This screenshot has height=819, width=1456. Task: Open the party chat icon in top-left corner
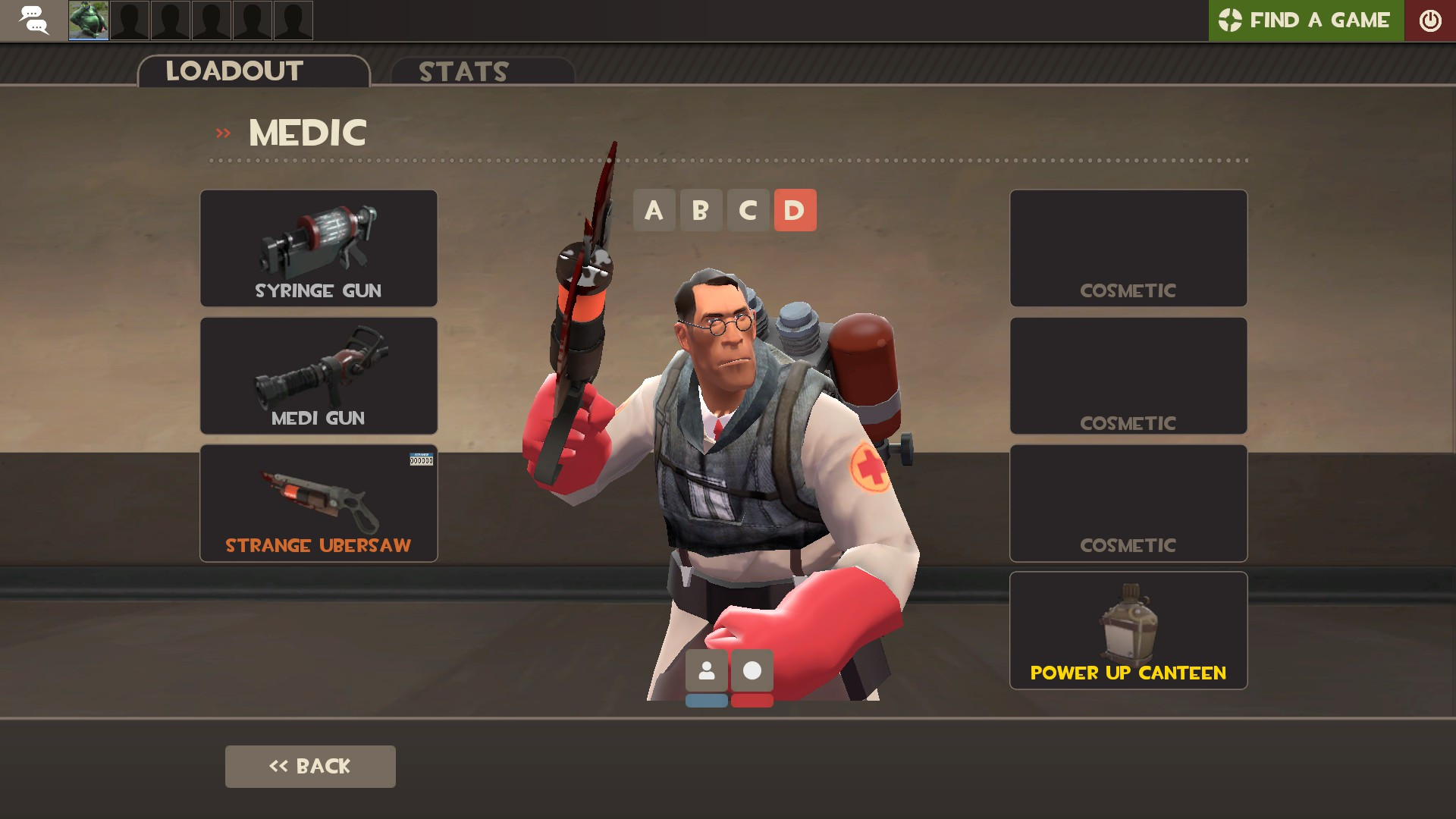click(33, 20)
